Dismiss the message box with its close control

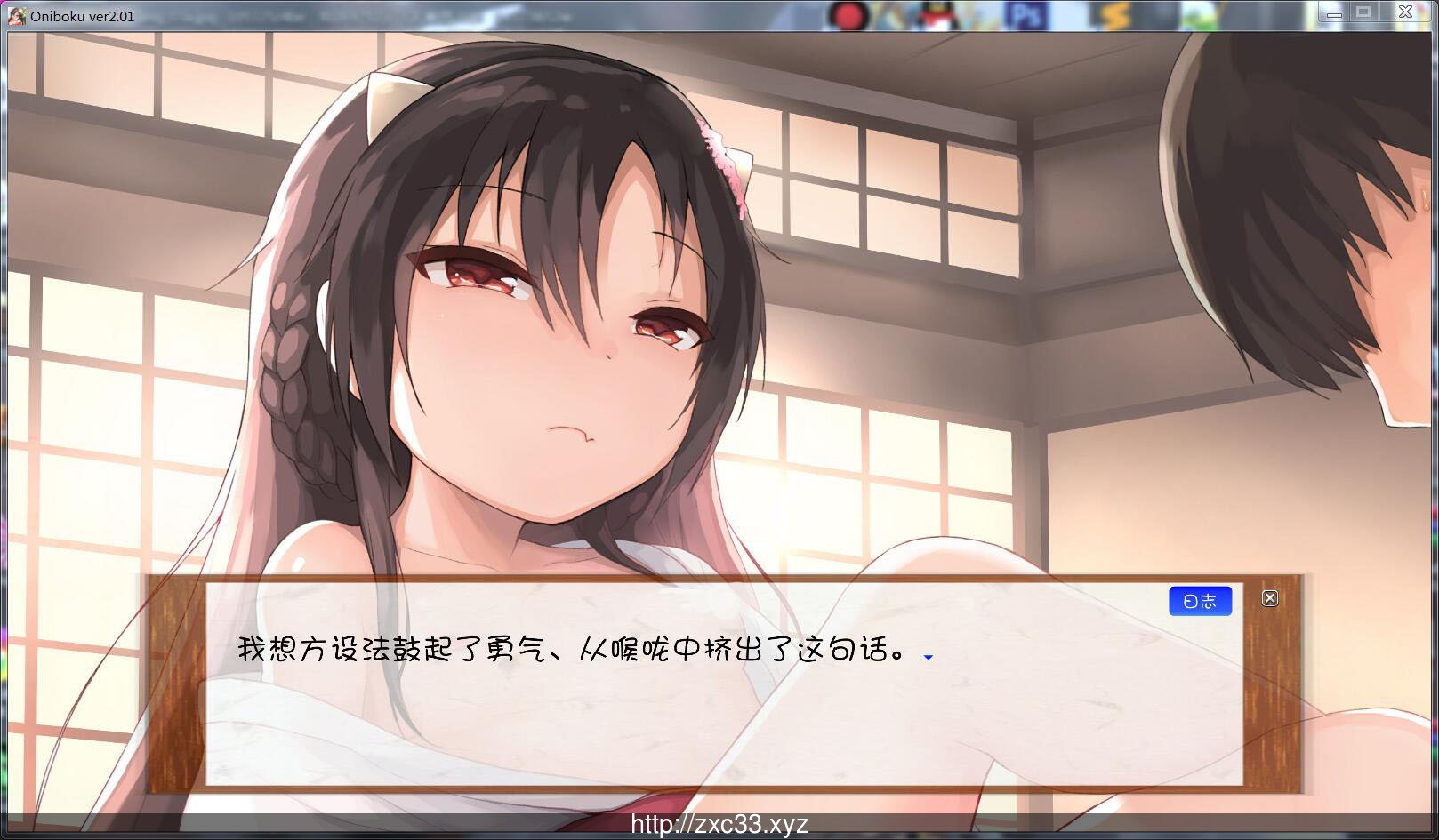1270,599
